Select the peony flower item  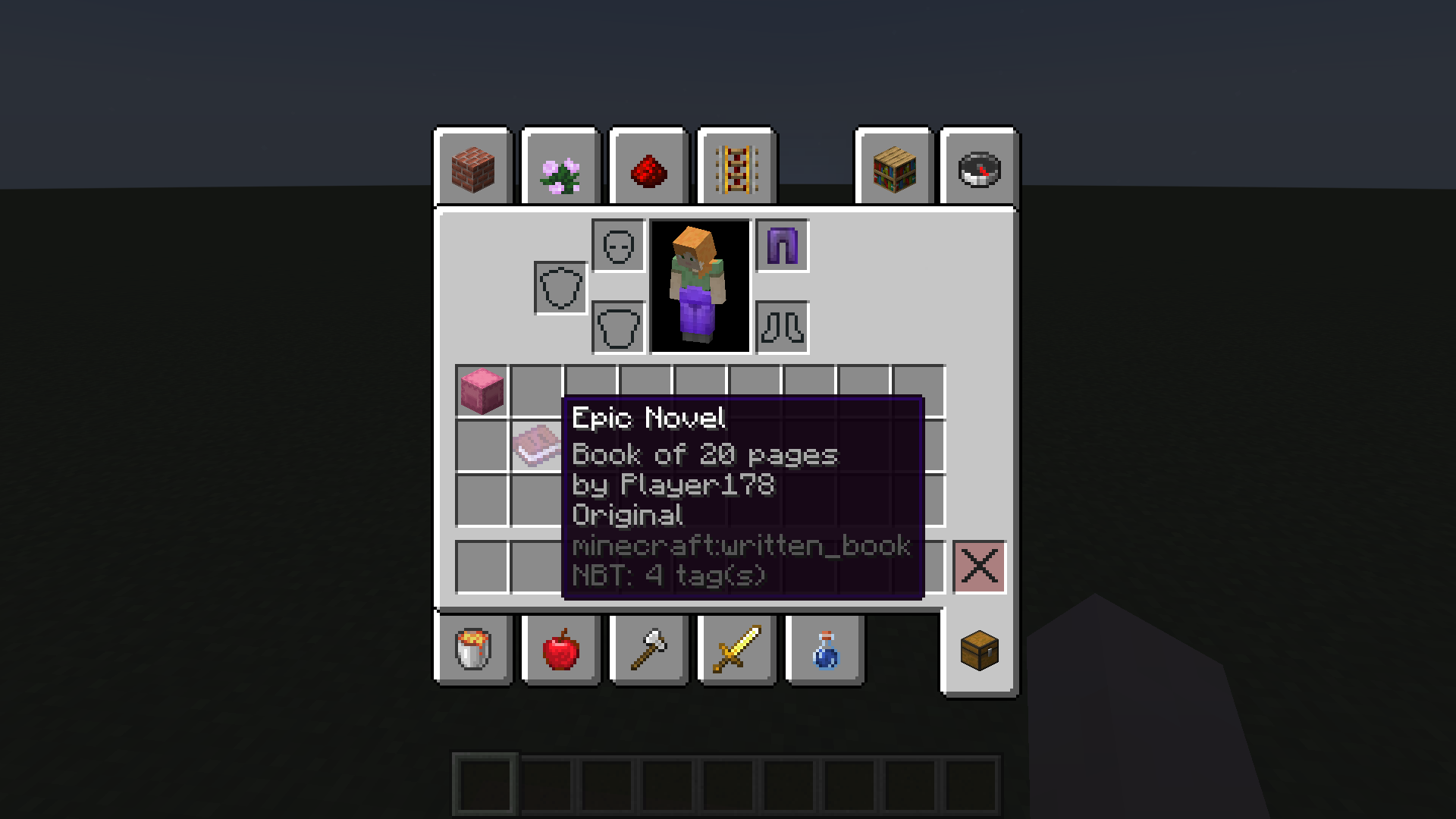(x=560, y=168)
